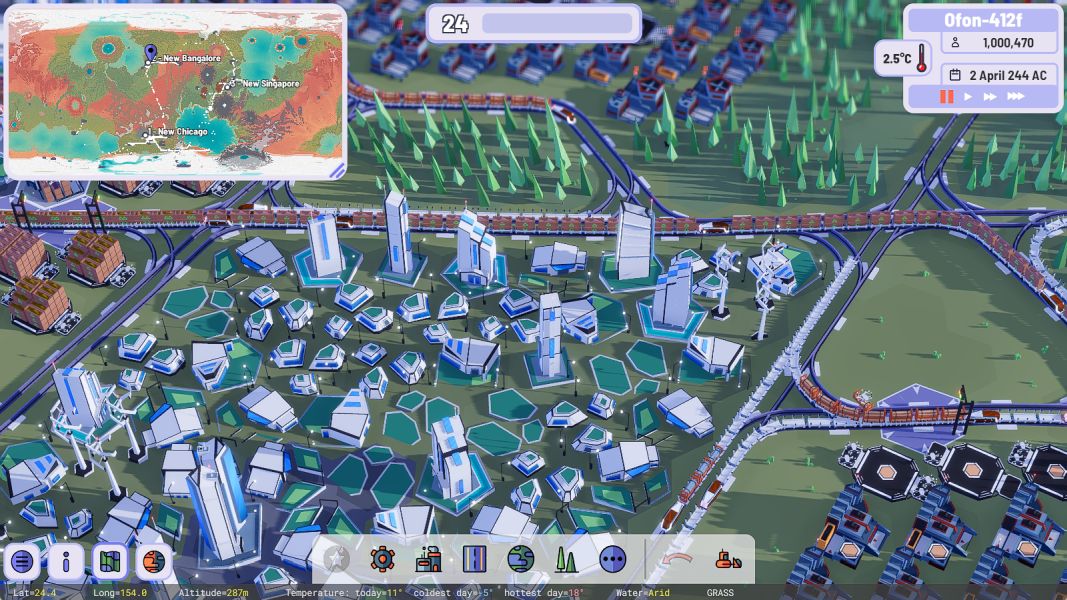
Task: Pause the game simulation
Action: click(945, 97)
